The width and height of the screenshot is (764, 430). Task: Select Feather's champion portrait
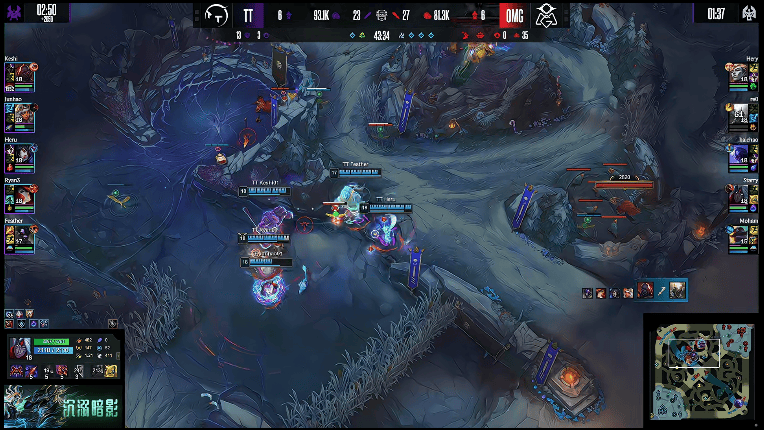(23, 237)
